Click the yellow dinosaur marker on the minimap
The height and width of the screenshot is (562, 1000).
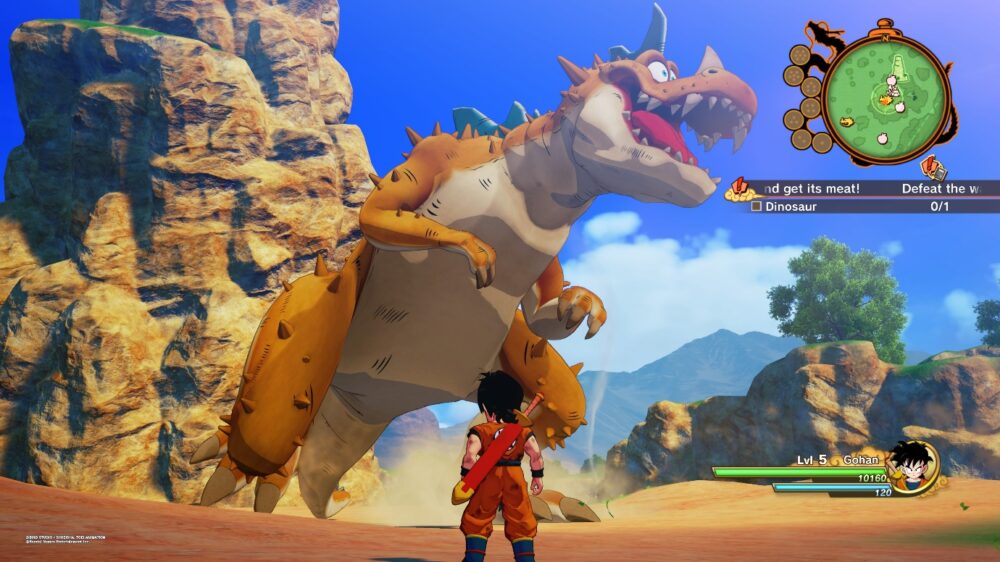click(x=846, y=122)
